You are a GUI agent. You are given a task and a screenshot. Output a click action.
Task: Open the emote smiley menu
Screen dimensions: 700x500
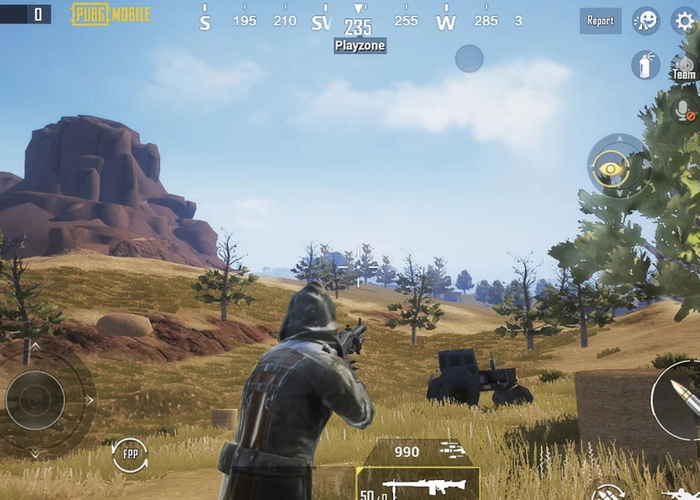[x=646, y=20]
